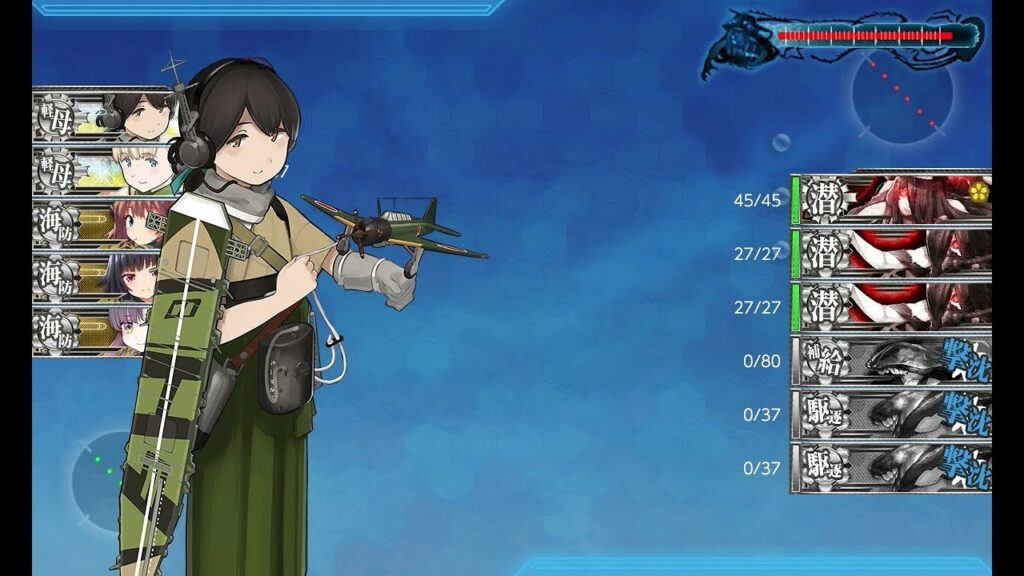1024x576 pixels.
Task: Click the enemy radar circle with red dots
Action: tap(902, 96)
